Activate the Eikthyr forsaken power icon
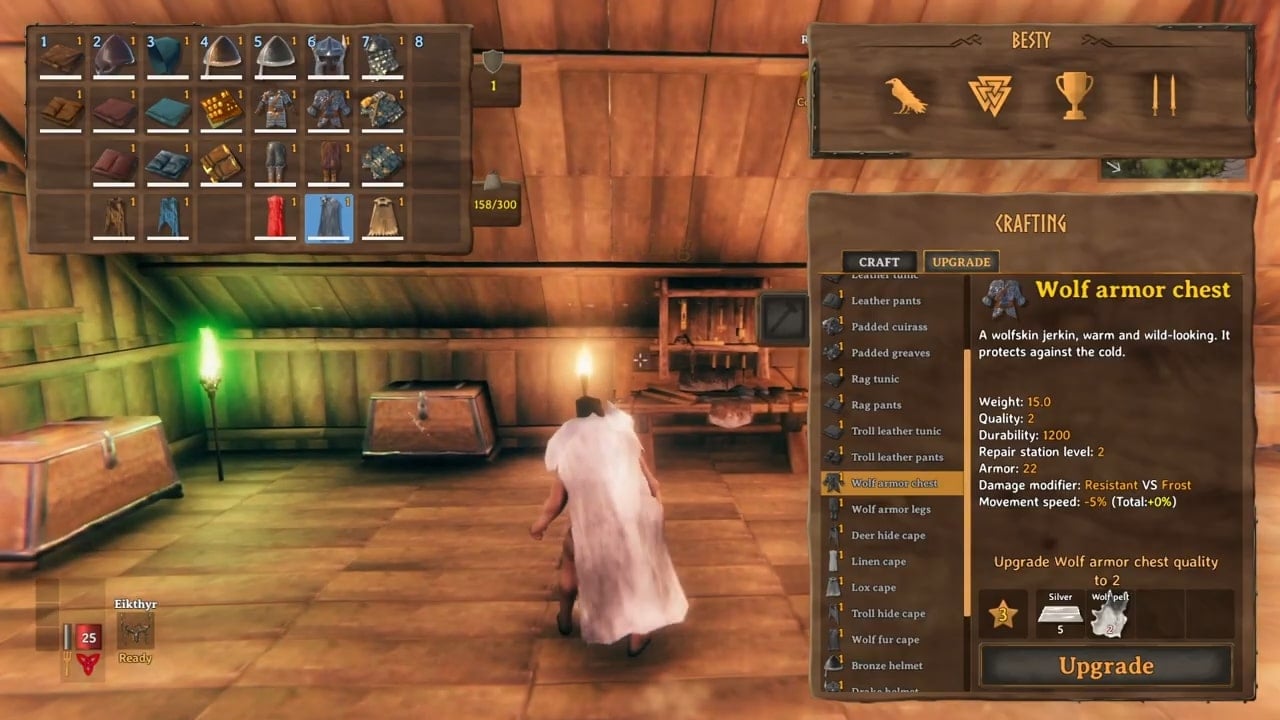This screenshot has height=720, width=1280. tap(136, 630)
